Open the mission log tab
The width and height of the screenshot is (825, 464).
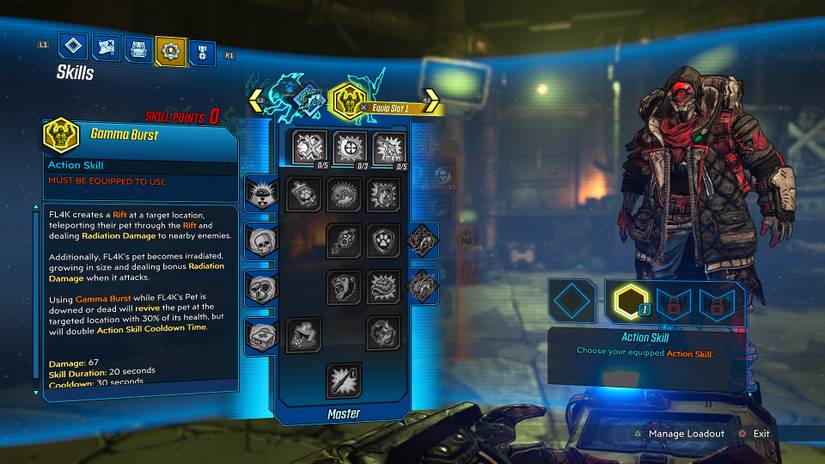[x=105, y=47]
